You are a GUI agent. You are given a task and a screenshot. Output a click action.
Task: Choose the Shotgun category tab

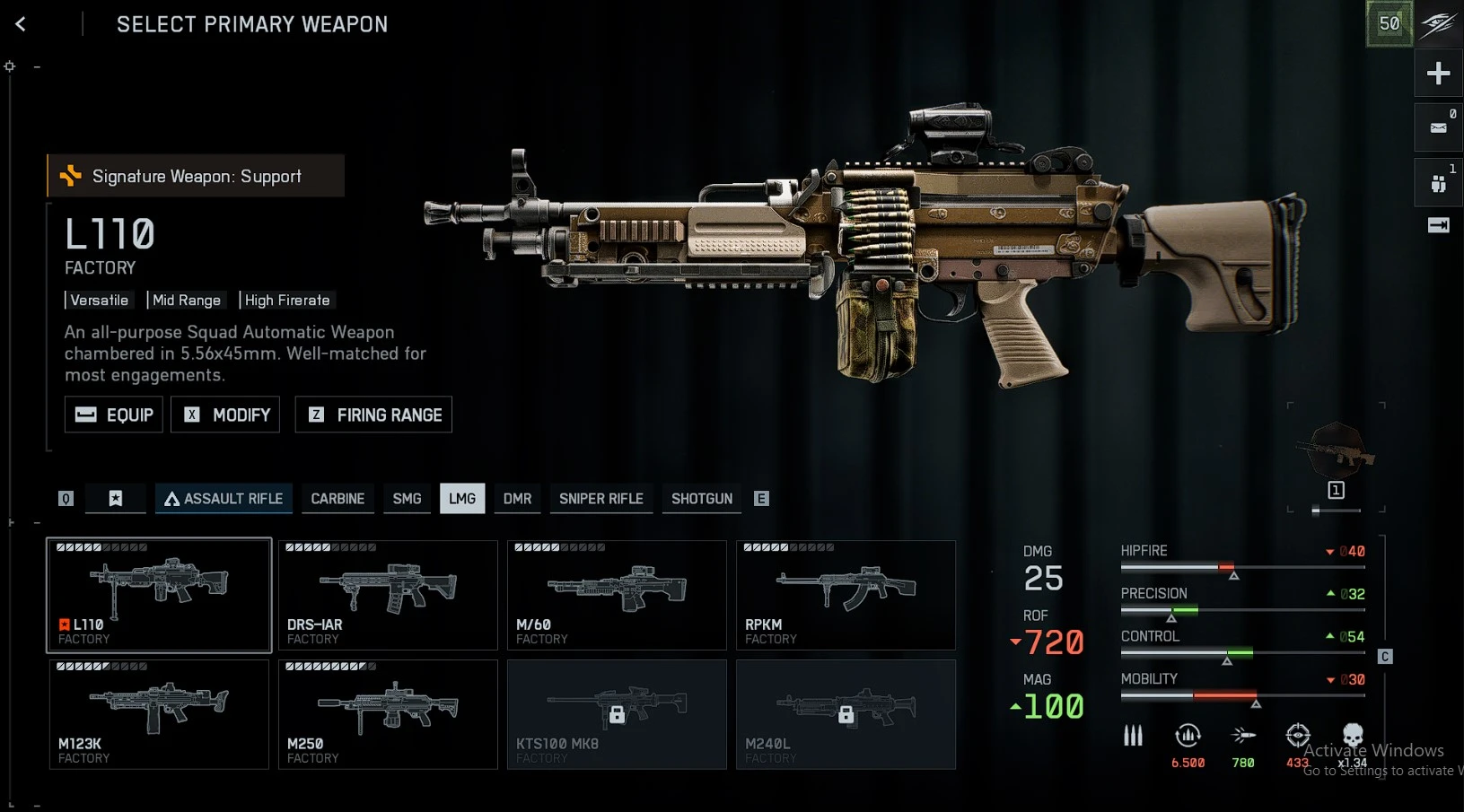[x=702, y=499]
